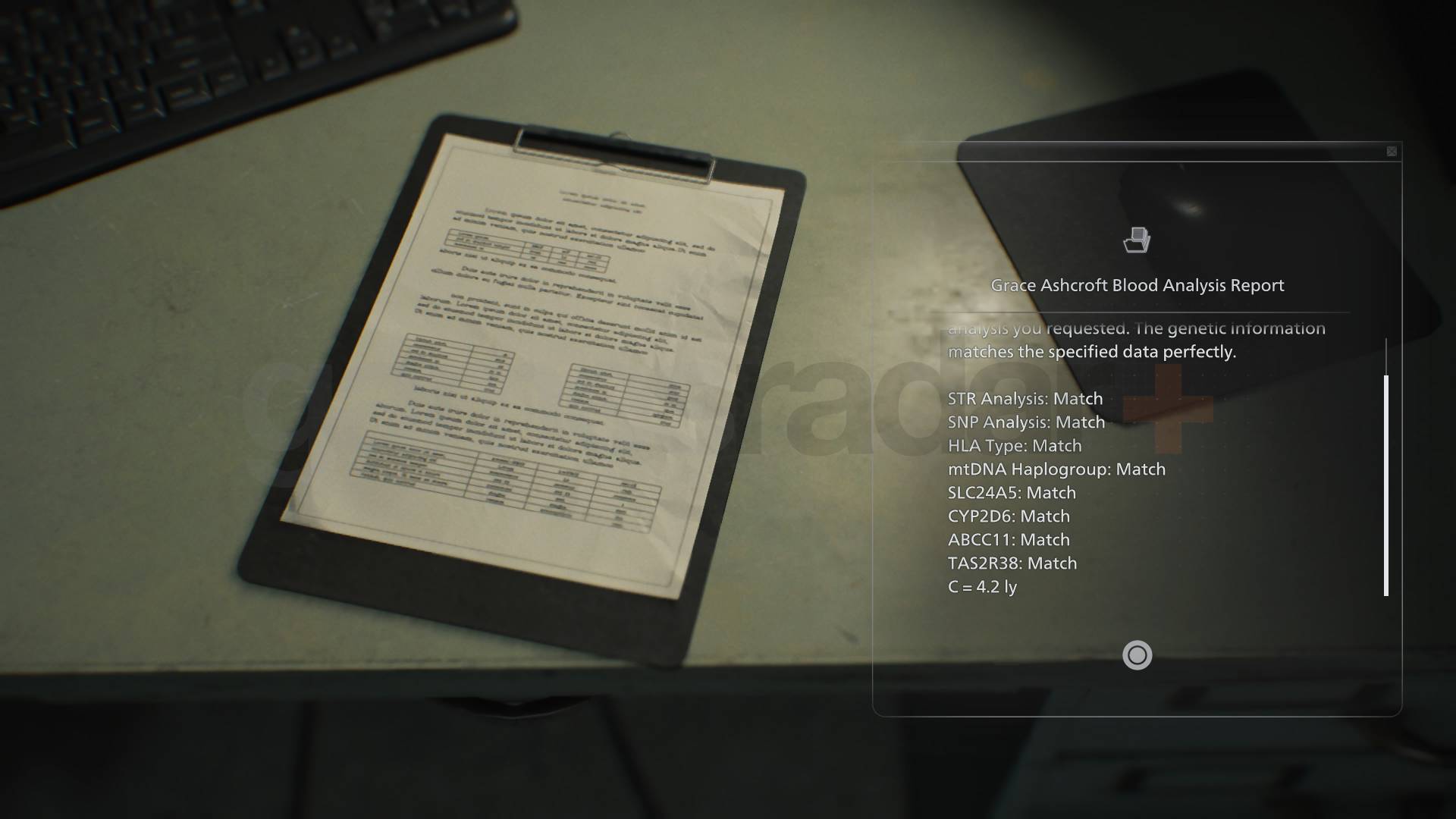Select the Grace Ashcroft Blood Analysis Report icon
Screen dimensions: 1456x819
1137,240
